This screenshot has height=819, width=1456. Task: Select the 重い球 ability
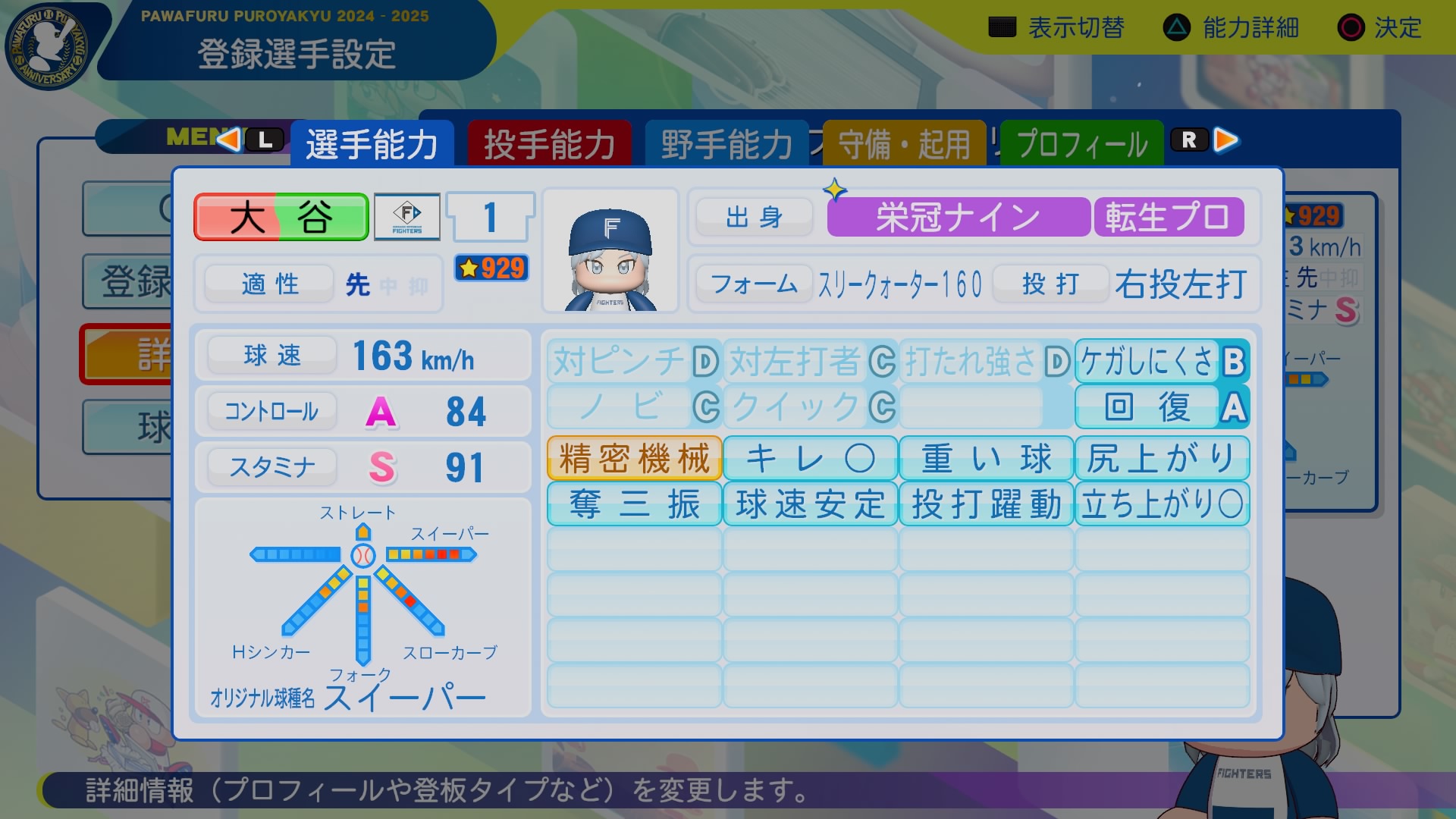point(985,457)
